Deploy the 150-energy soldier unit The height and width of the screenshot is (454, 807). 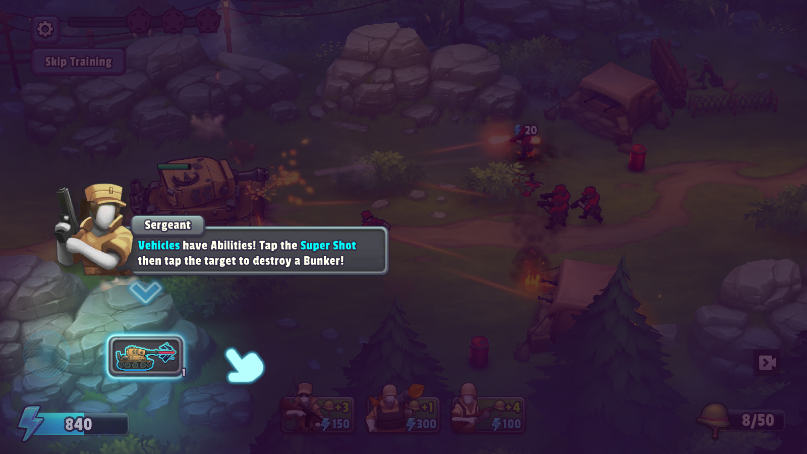tap(317, 410)
